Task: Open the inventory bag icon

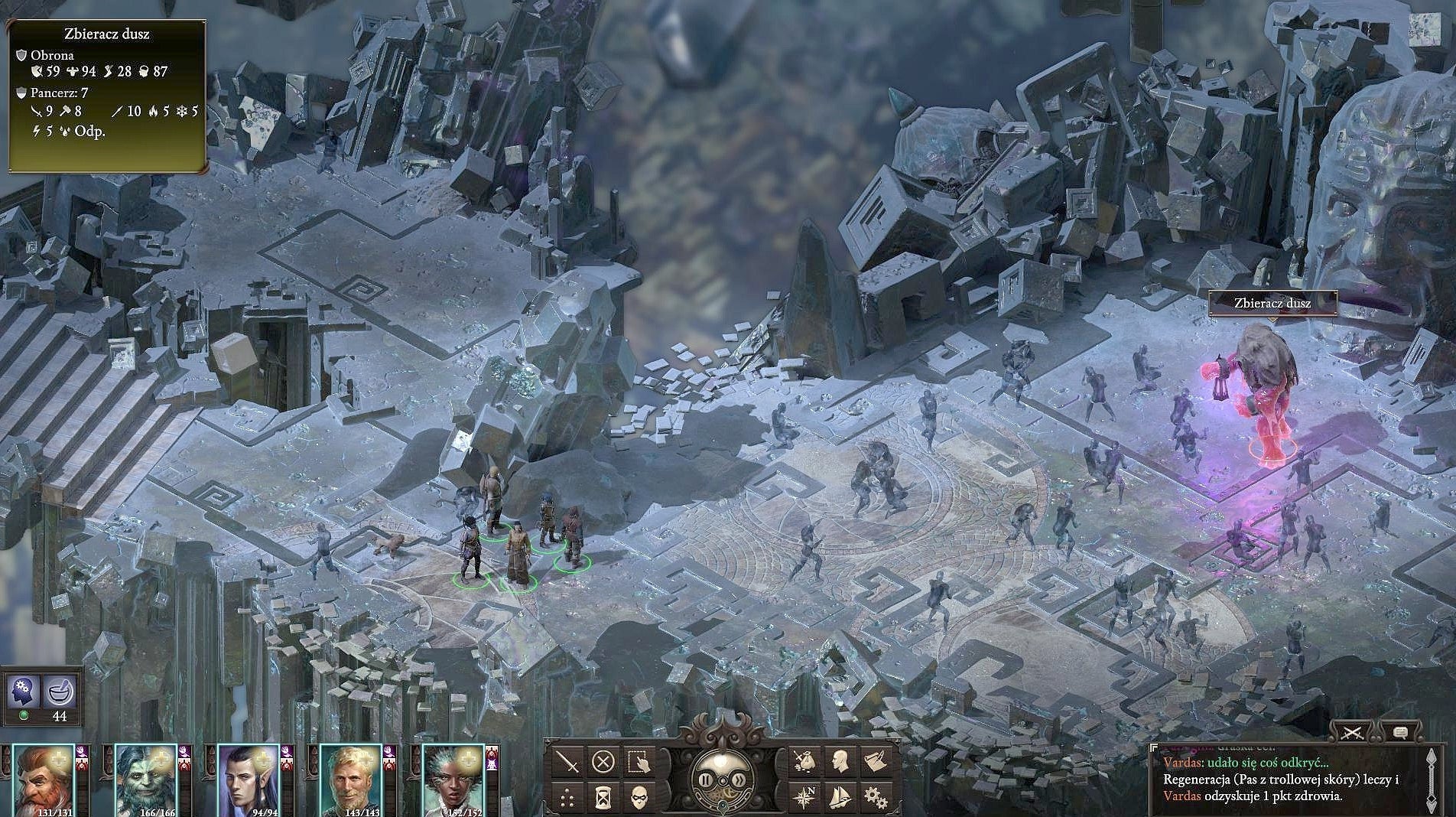Action: 805,762
